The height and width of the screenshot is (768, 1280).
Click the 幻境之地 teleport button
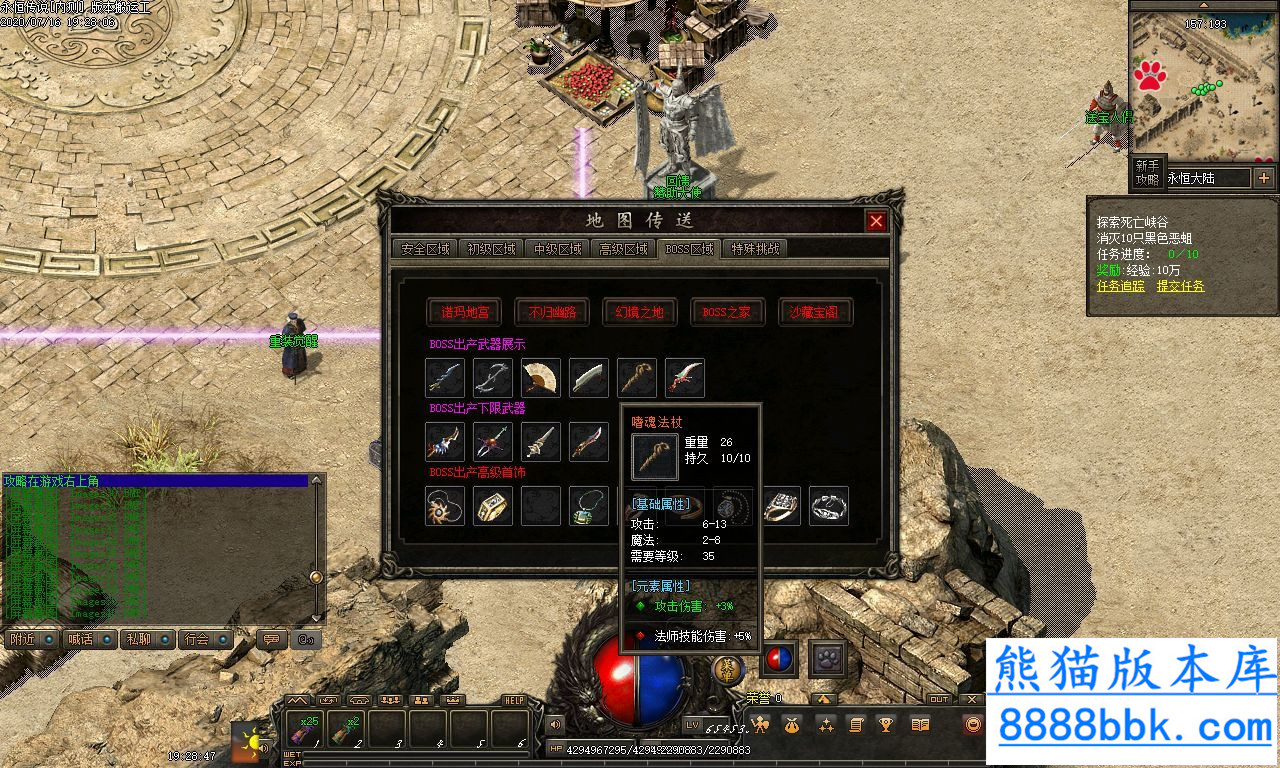(x=639, y=312)
